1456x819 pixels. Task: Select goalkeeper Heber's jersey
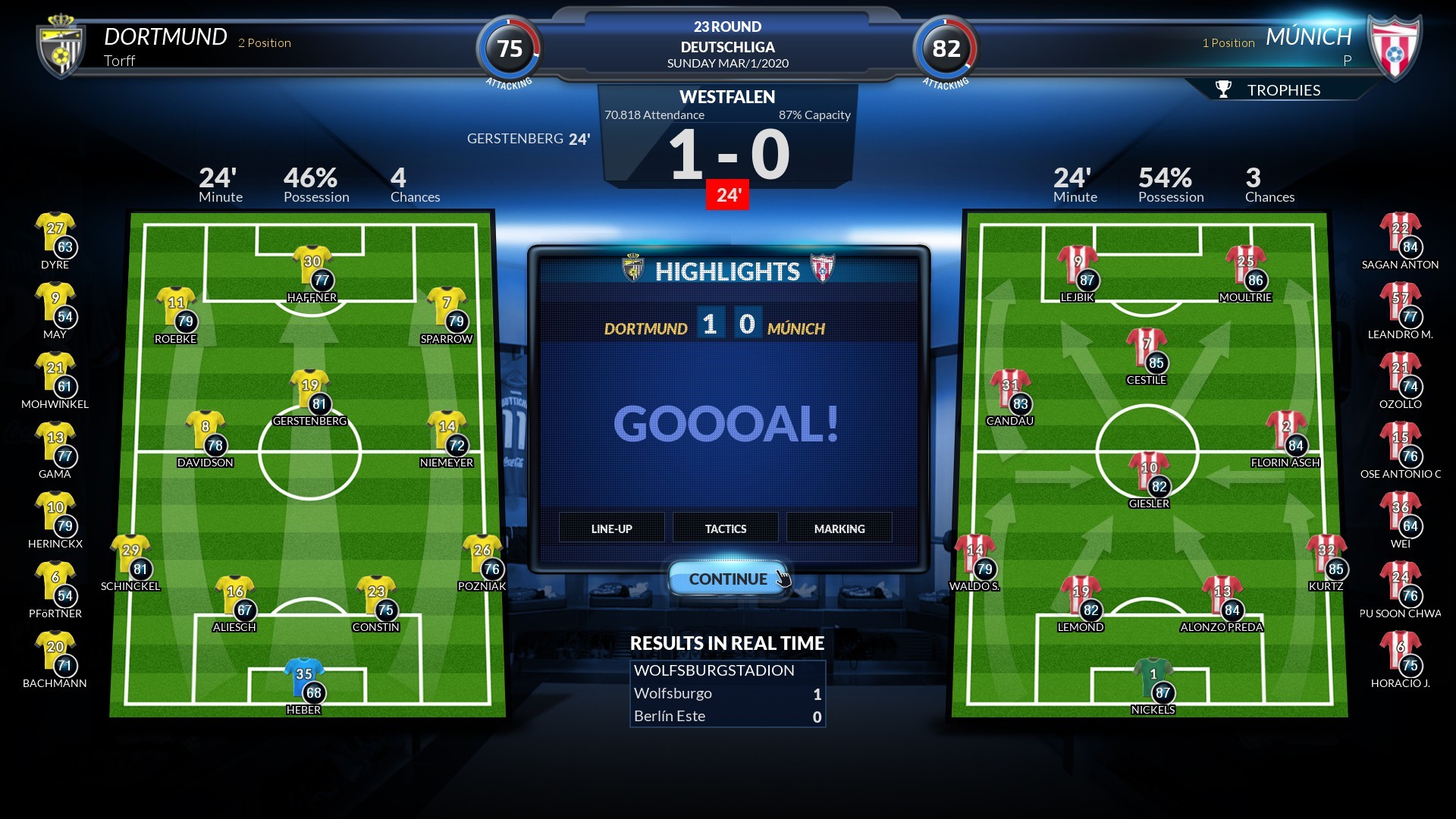(303, 673)
